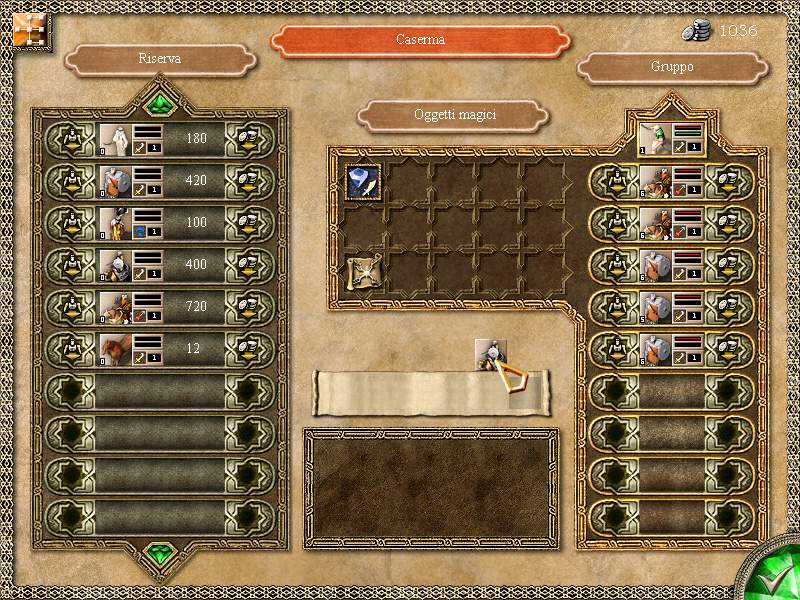
Task: Select the blue diamond magic item
Action: [360, 181]
